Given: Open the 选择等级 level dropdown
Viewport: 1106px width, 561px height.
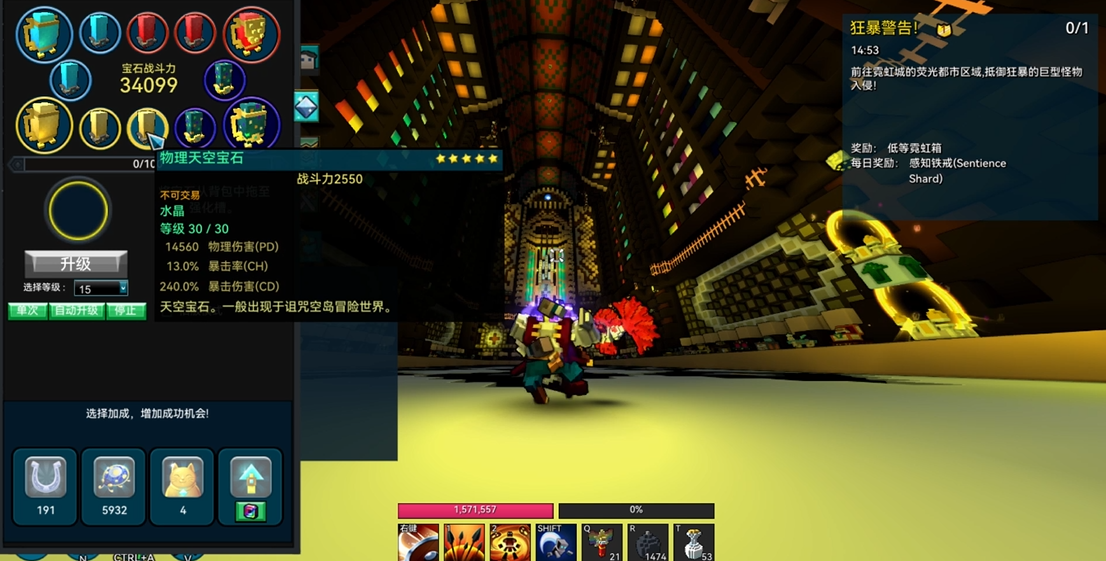Looking at the screenshot, I should [101, 289].
